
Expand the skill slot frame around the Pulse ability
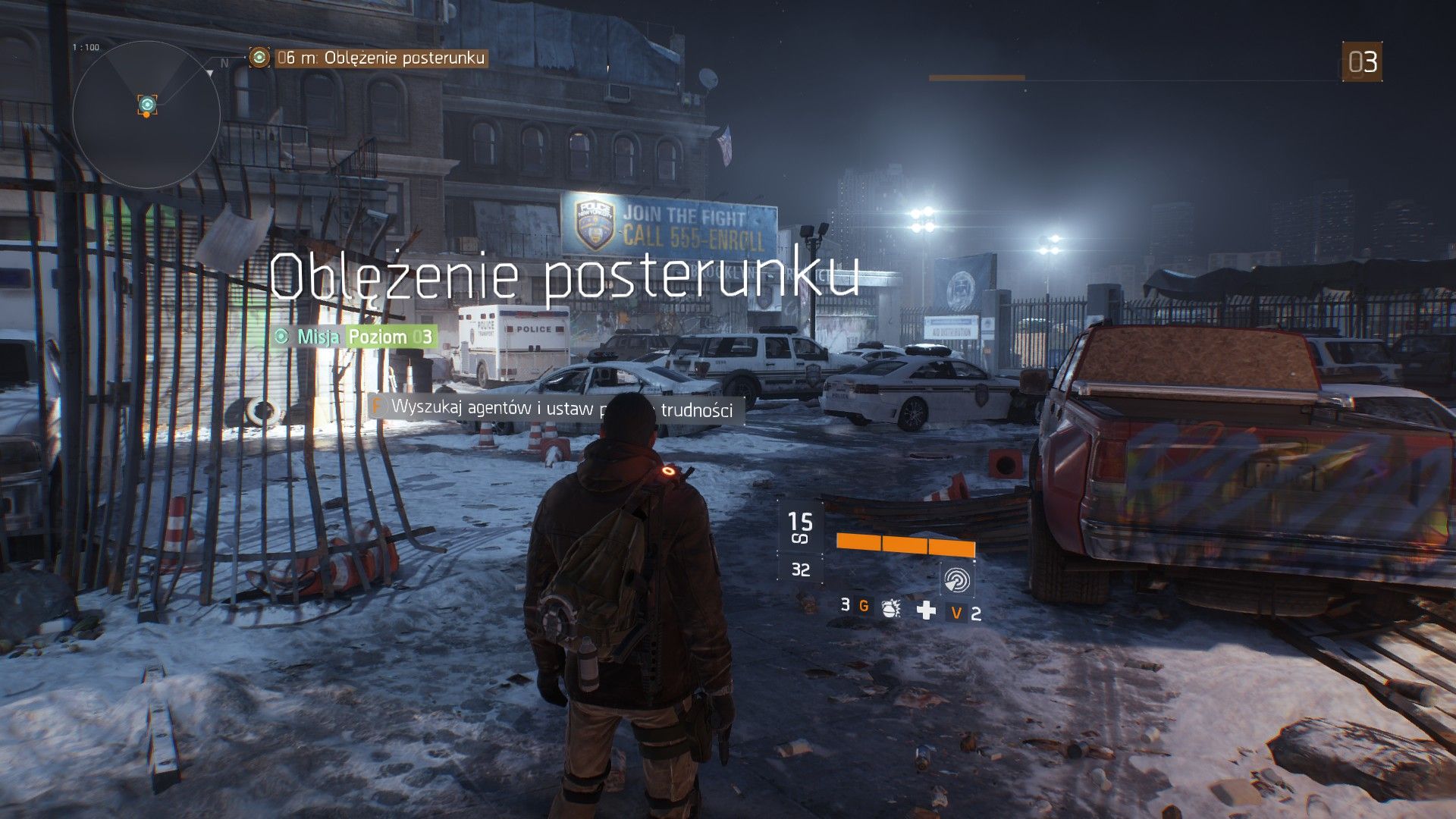[x=957, y=579]
